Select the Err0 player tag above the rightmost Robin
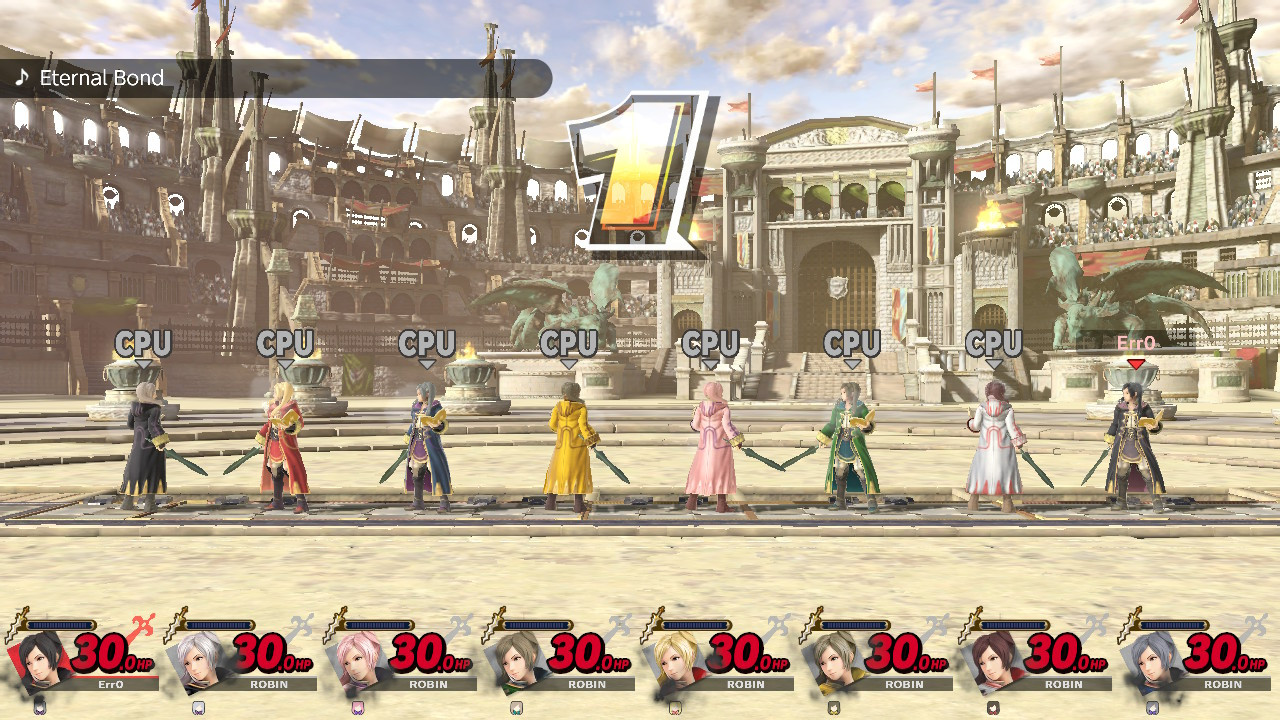Viewport: 1280px width, 720px height. click(x=1136, y=343)
